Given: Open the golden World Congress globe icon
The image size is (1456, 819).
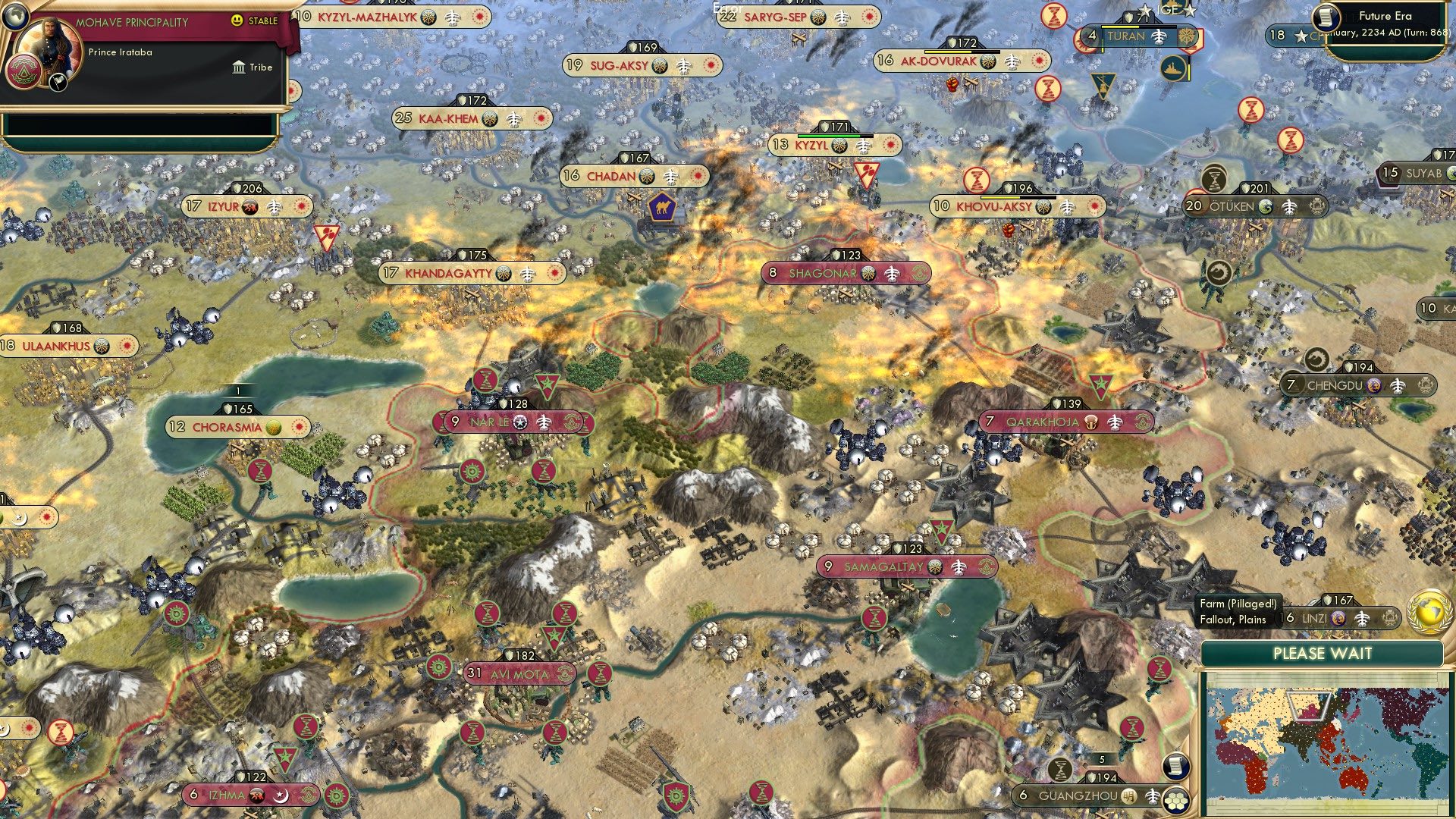Looking at the screenshot, I should click(1428, 611).
